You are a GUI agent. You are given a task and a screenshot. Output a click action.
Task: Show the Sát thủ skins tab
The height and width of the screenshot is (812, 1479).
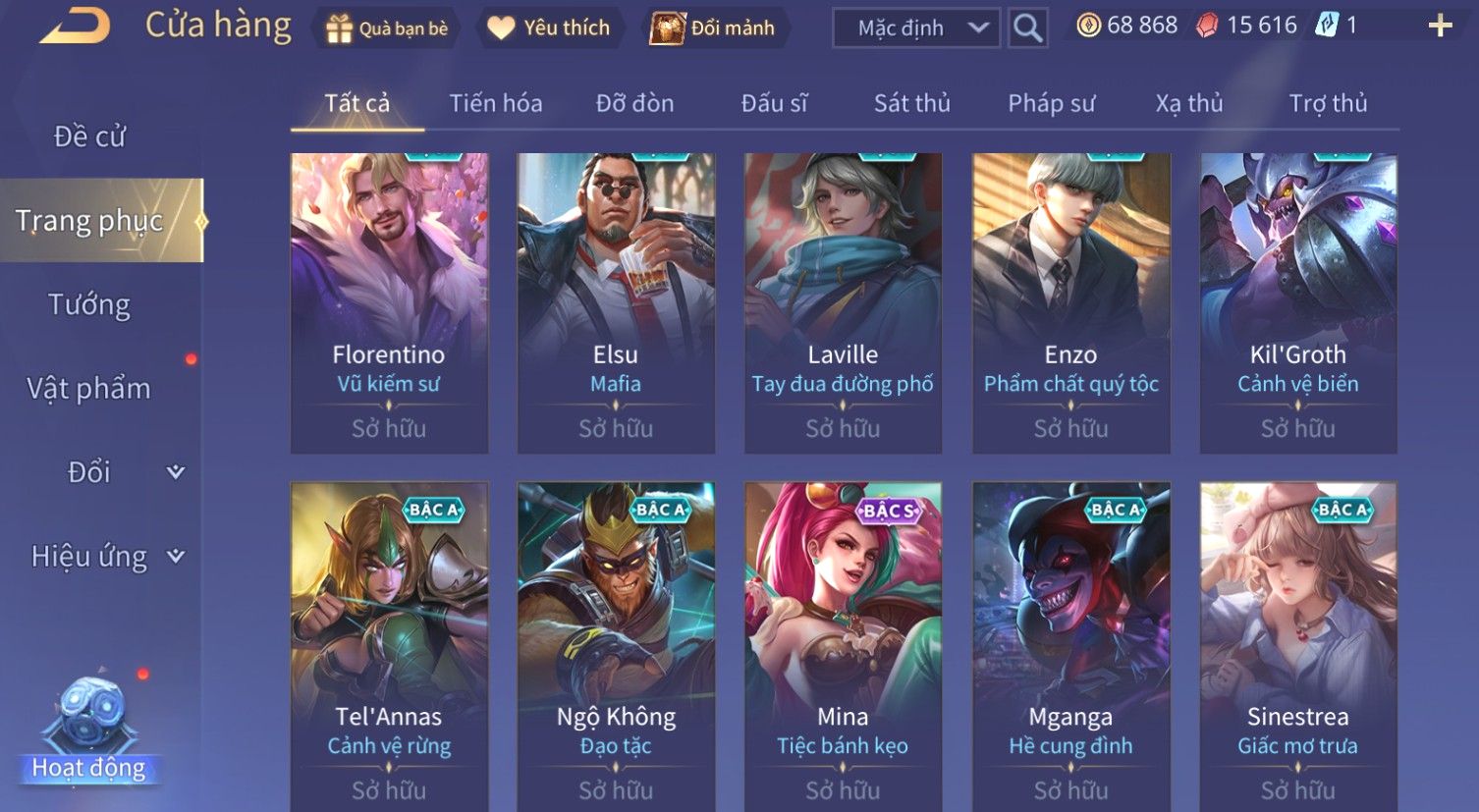tap(911, 103)
